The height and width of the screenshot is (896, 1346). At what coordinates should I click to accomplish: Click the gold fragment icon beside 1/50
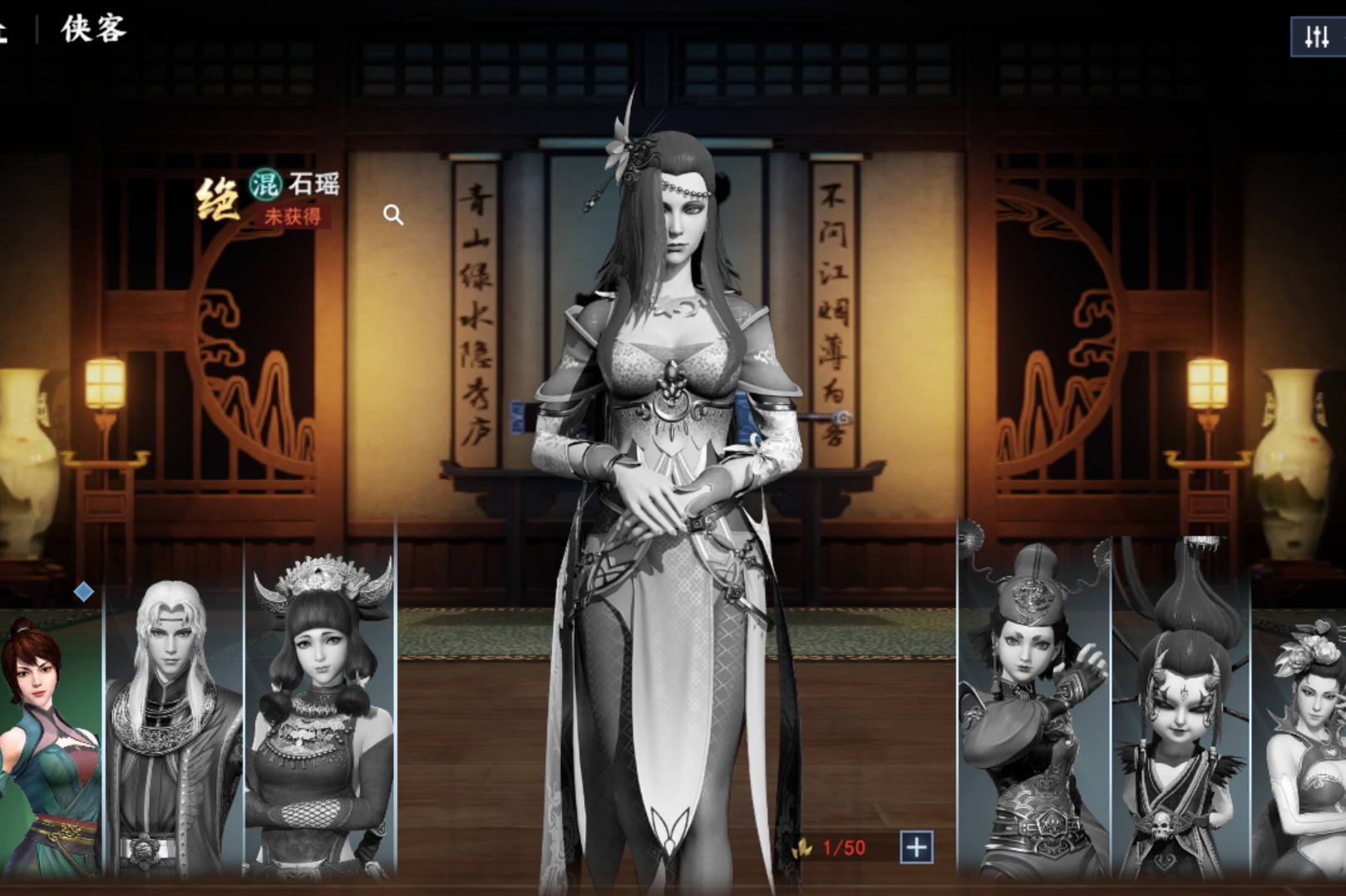[x=804, y=849]
